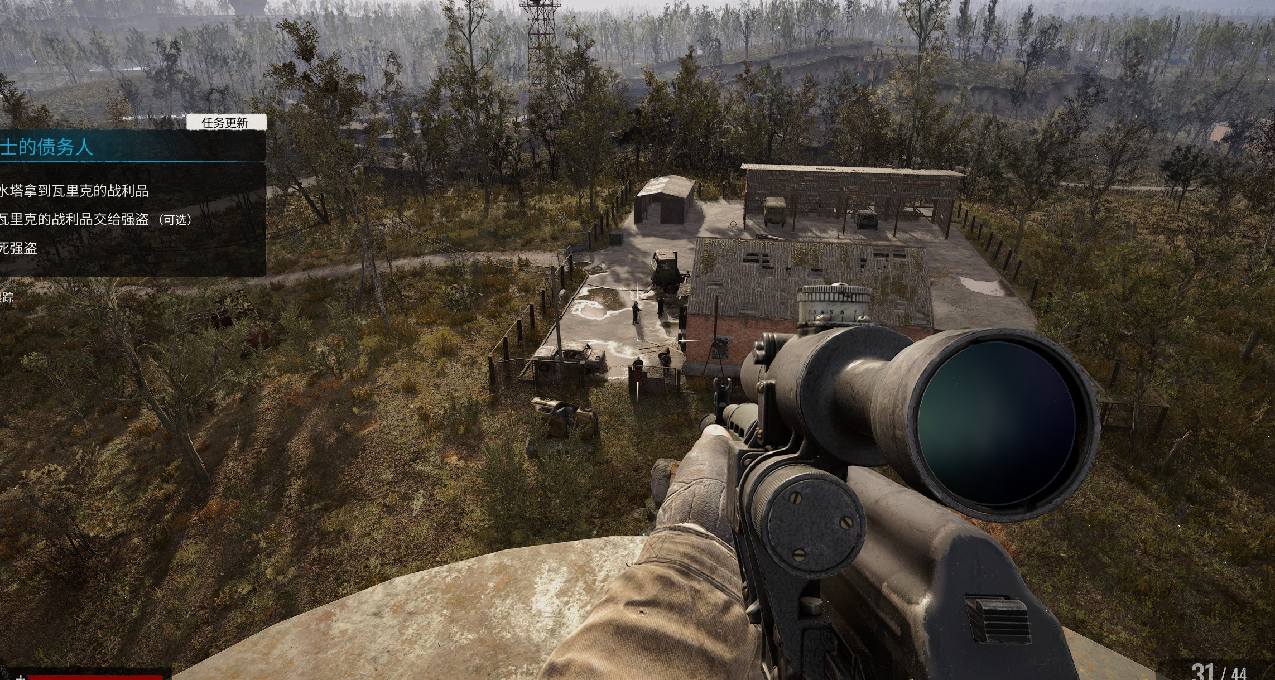Click the 任务更新 quest update label
The image size is (1275, 680).
226,122
